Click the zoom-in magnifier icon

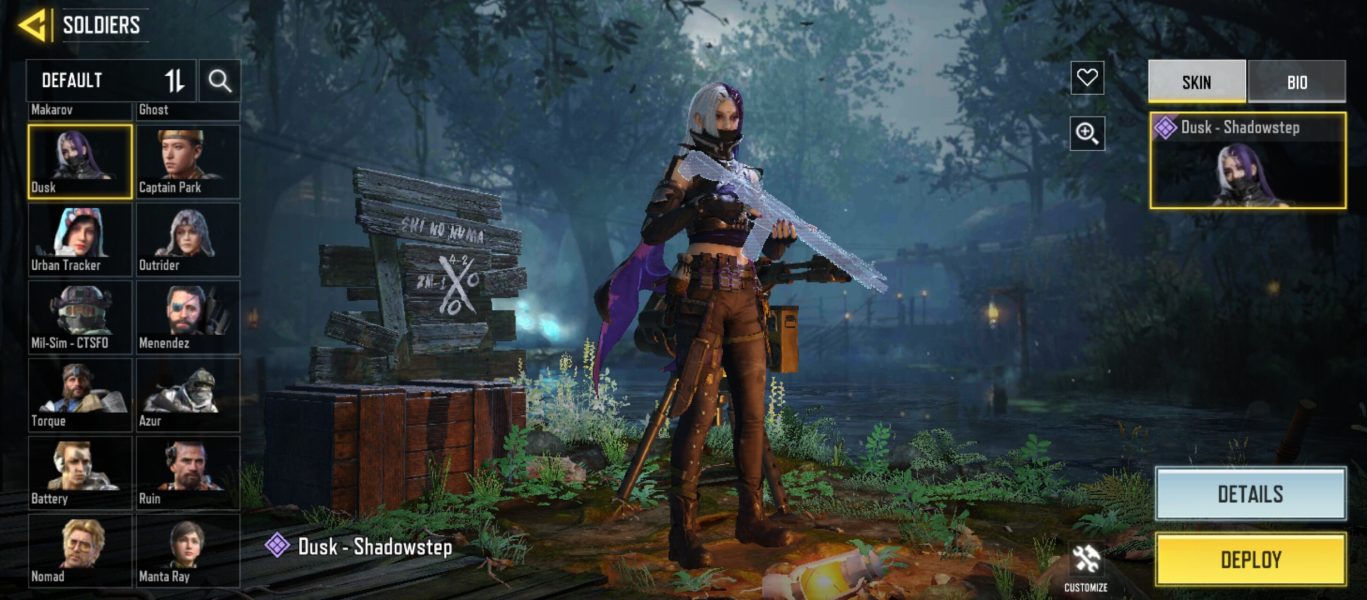1087,133
